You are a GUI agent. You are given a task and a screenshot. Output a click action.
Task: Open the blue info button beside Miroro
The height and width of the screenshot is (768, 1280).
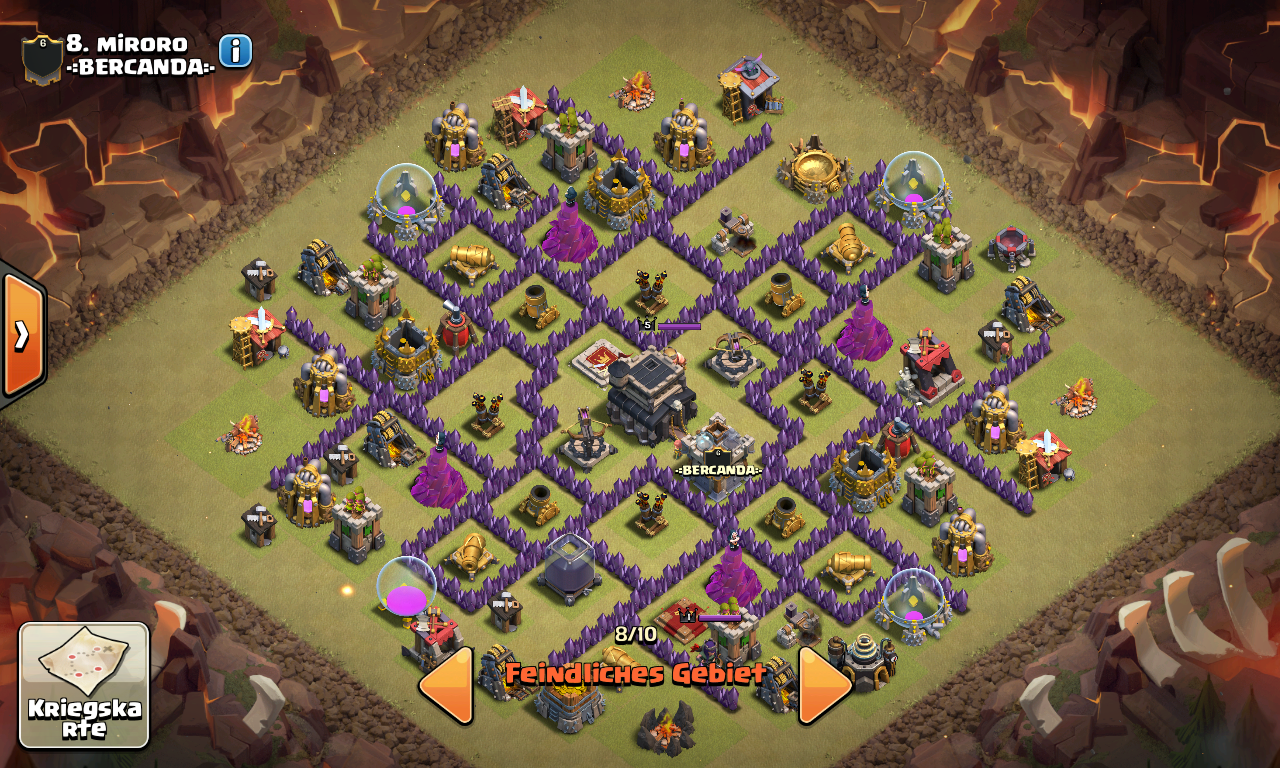click(235, 51)
